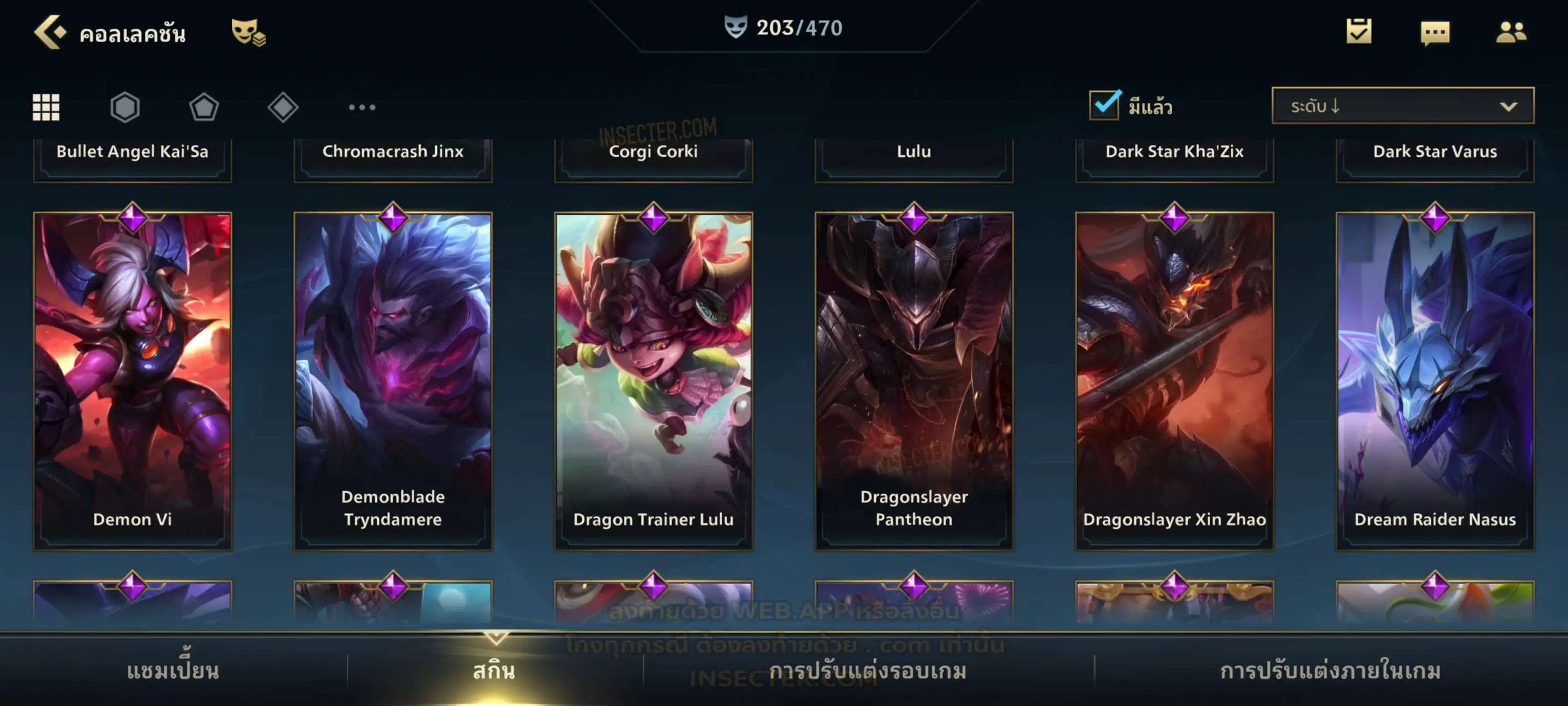Screen dimensions: 1568x706
Task: Select the hexagon rarity filter
Action: 125,107
